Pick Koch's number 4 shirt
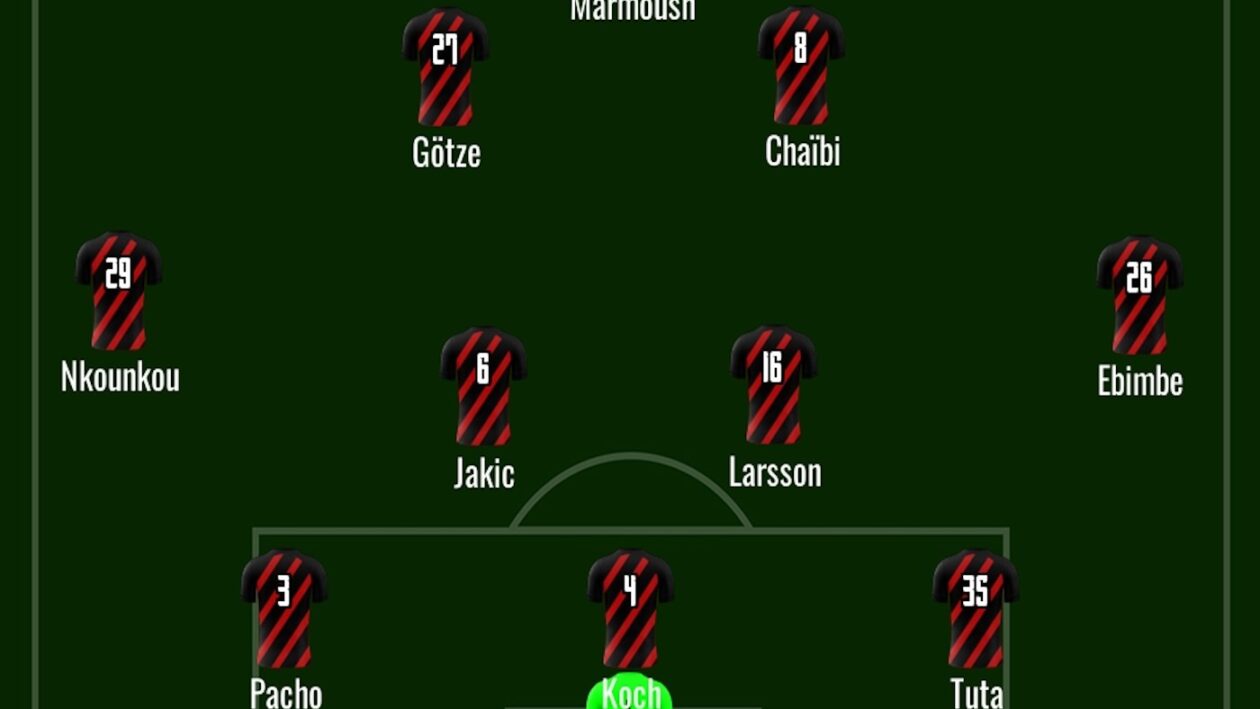This screenshot has width=1260, height=709. [631, 608]
